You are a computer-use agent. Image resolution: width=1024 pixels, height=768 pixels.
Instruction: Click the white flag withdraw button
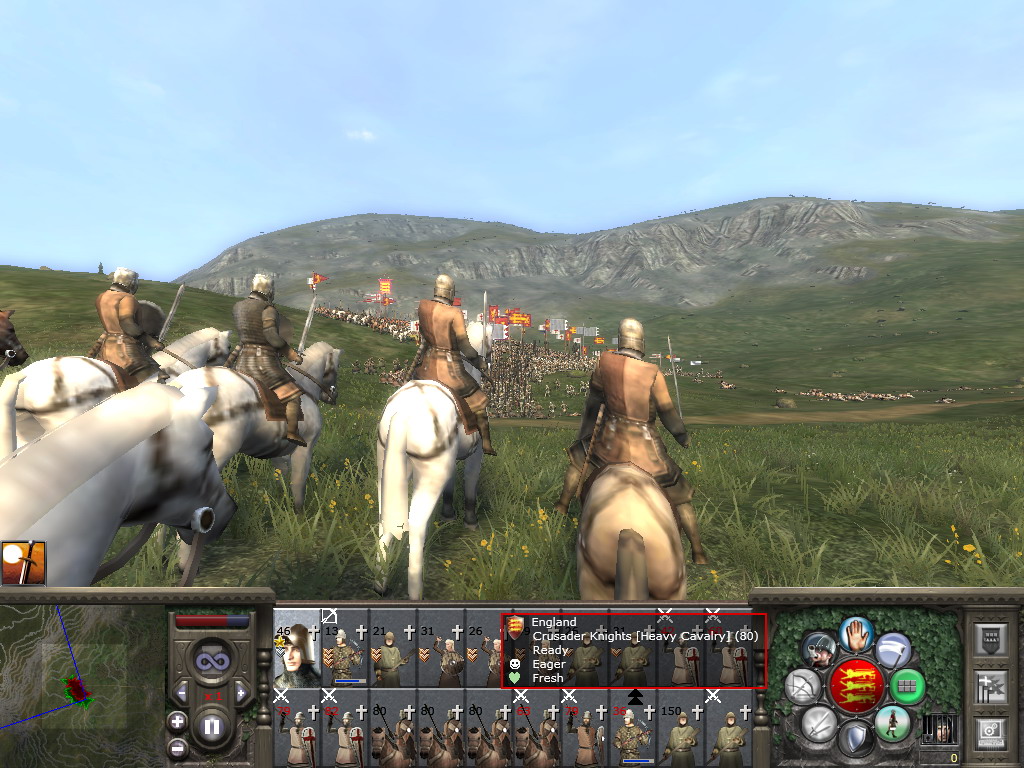[x=893, y=650]
